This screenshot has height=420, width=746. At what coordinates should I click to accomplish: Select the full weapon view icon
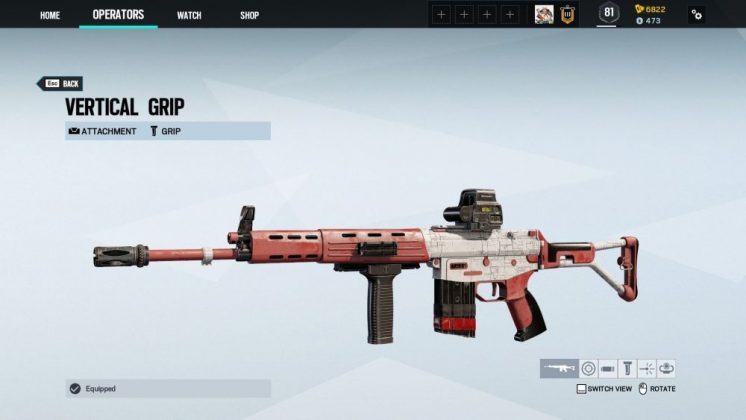point(558,369)
